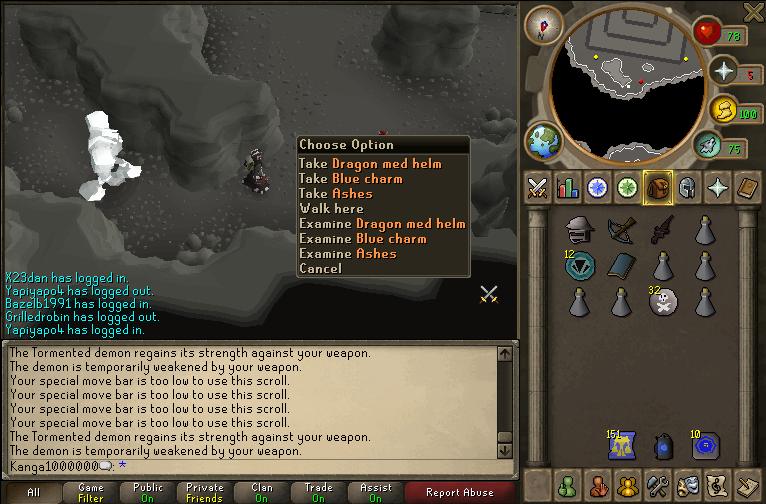The height and width of the screenshot is (504, 766).
Task: Open the Magic spellbook tab
Action: point(747,187)
